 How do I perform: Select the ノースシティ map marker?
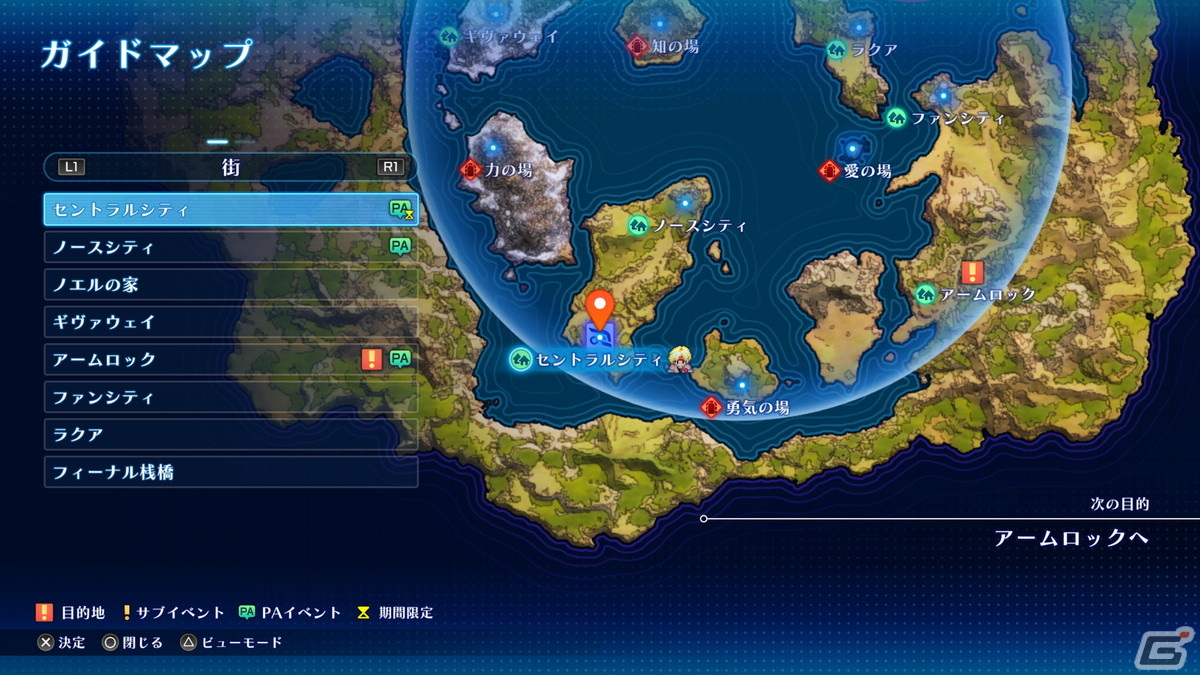coord(638,226)
